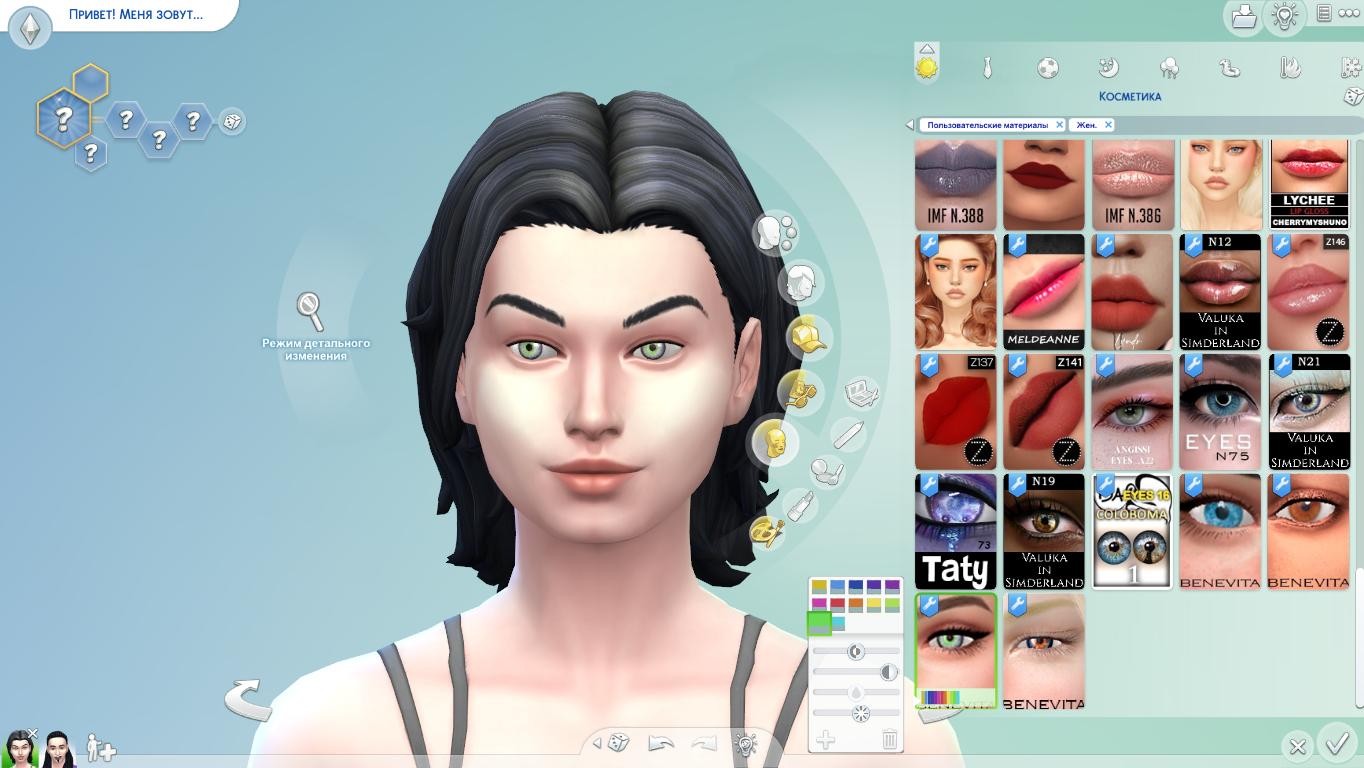The height and width of the screenshot is (768, 1364).
Task: Cancel changes with the X button
Action: (1297, 746)
